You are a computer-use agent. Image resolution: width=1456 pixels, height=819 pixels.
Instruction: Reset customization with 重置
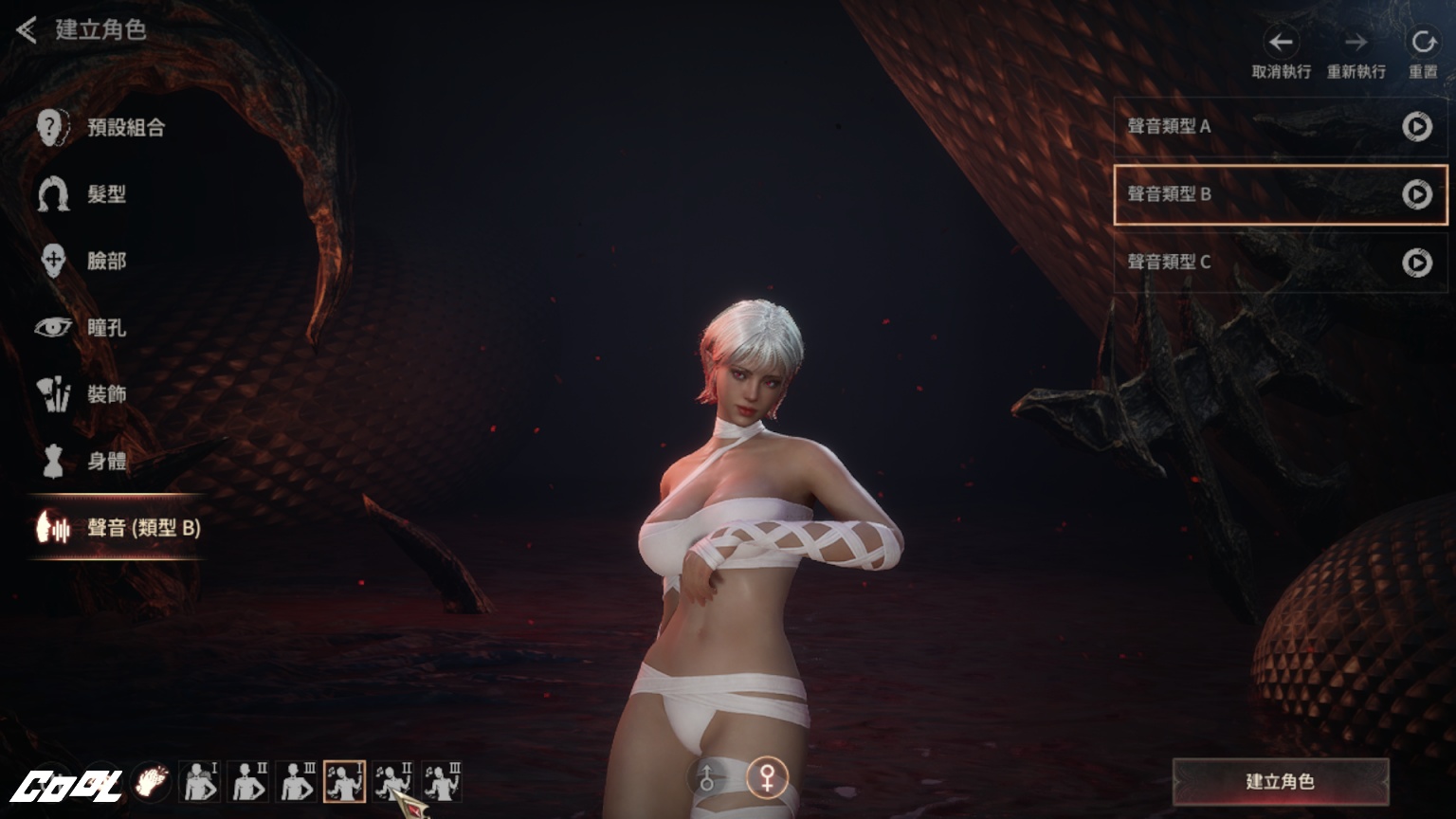click(x=1423, y=43)
